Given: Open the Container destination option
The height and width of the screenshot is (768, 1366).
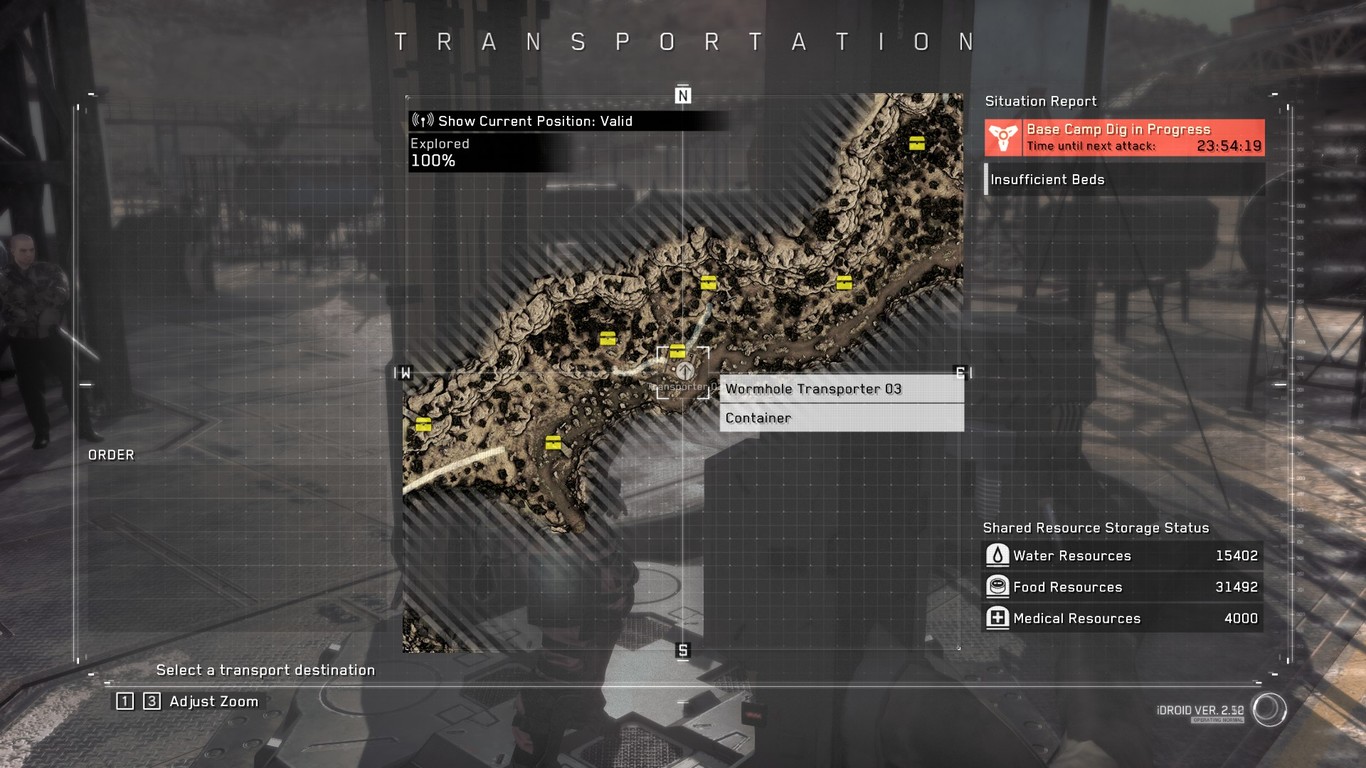Looking at the screenshot, I should tap(757, 417).
